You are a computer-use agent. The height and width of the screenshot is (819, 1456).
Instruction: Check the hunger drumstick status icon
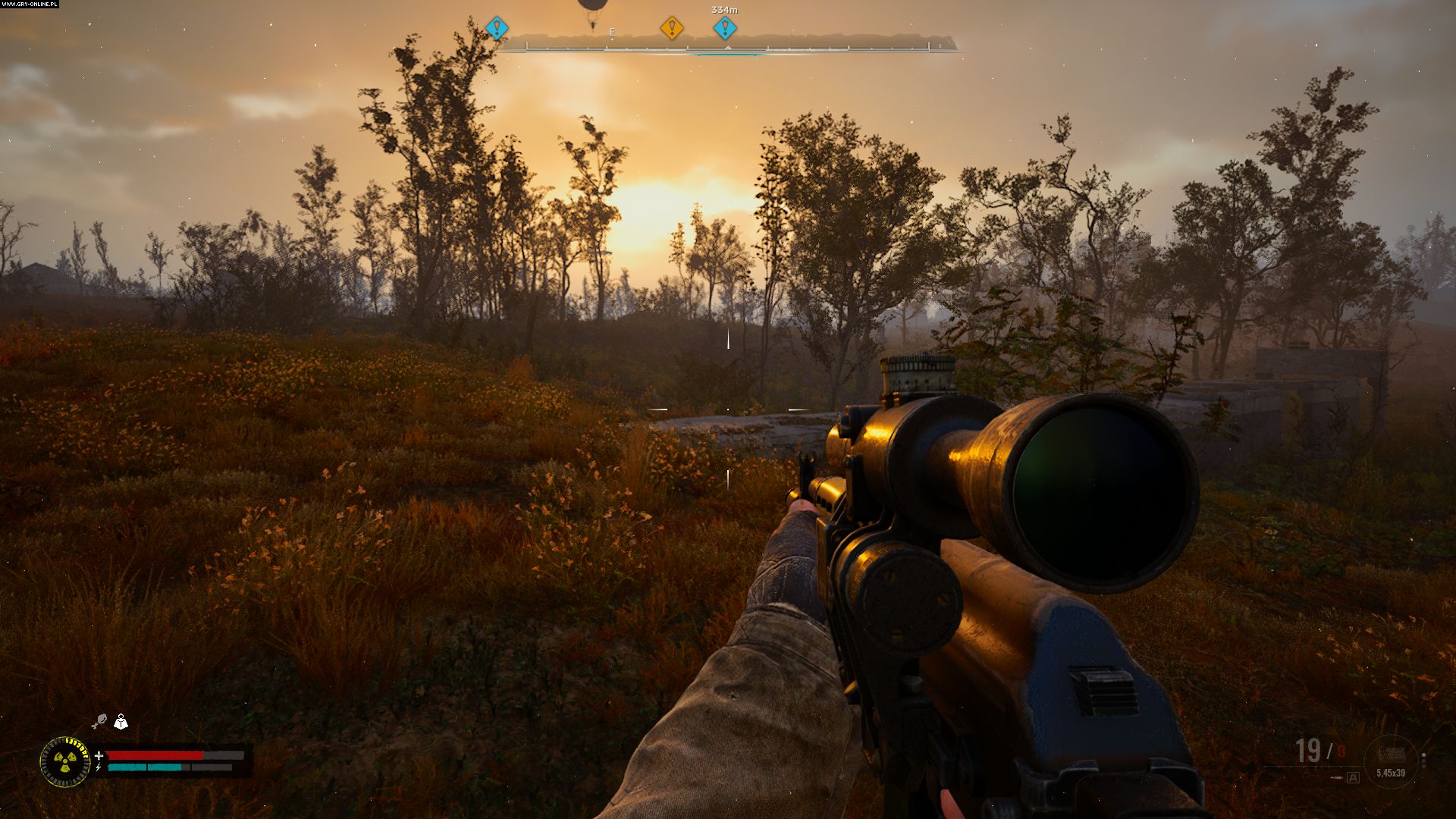(99, 721)
